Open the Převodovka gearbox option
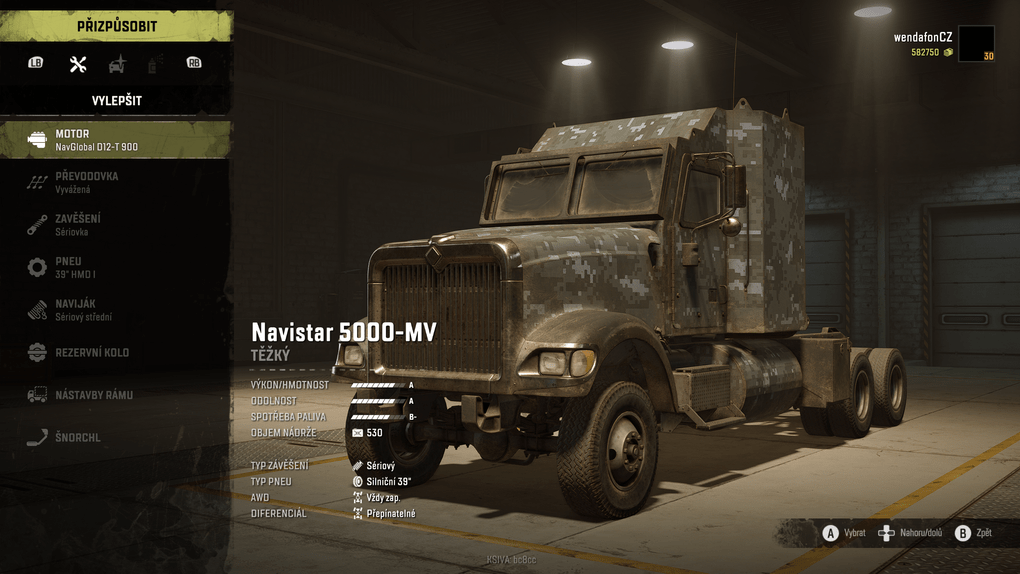 click(x=115, y=182)
